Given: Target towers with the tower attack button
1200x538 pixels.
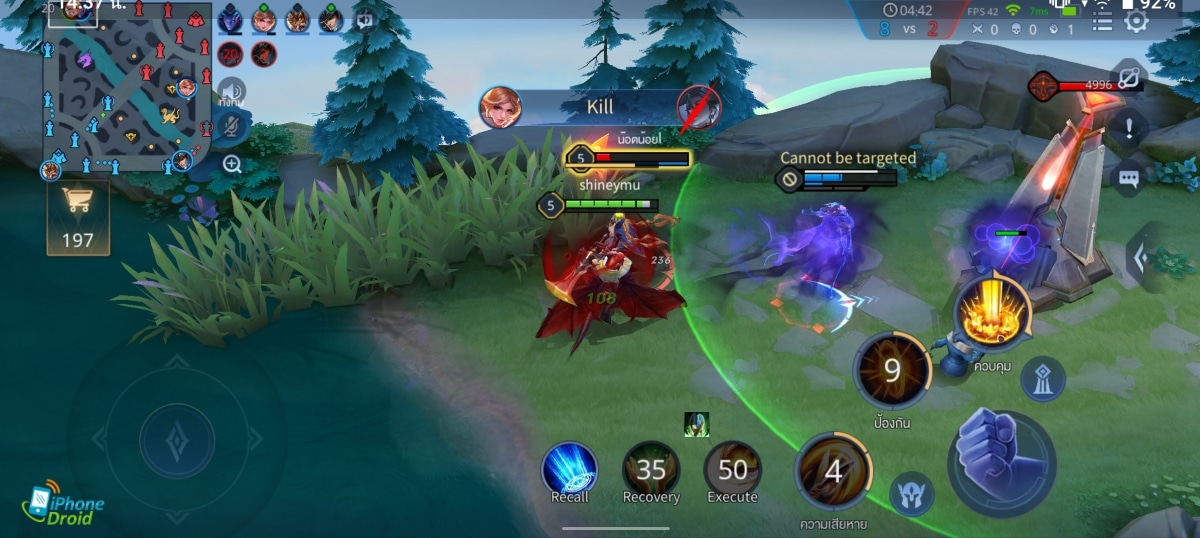Looking at the screenshot, I should point(1042,379).
